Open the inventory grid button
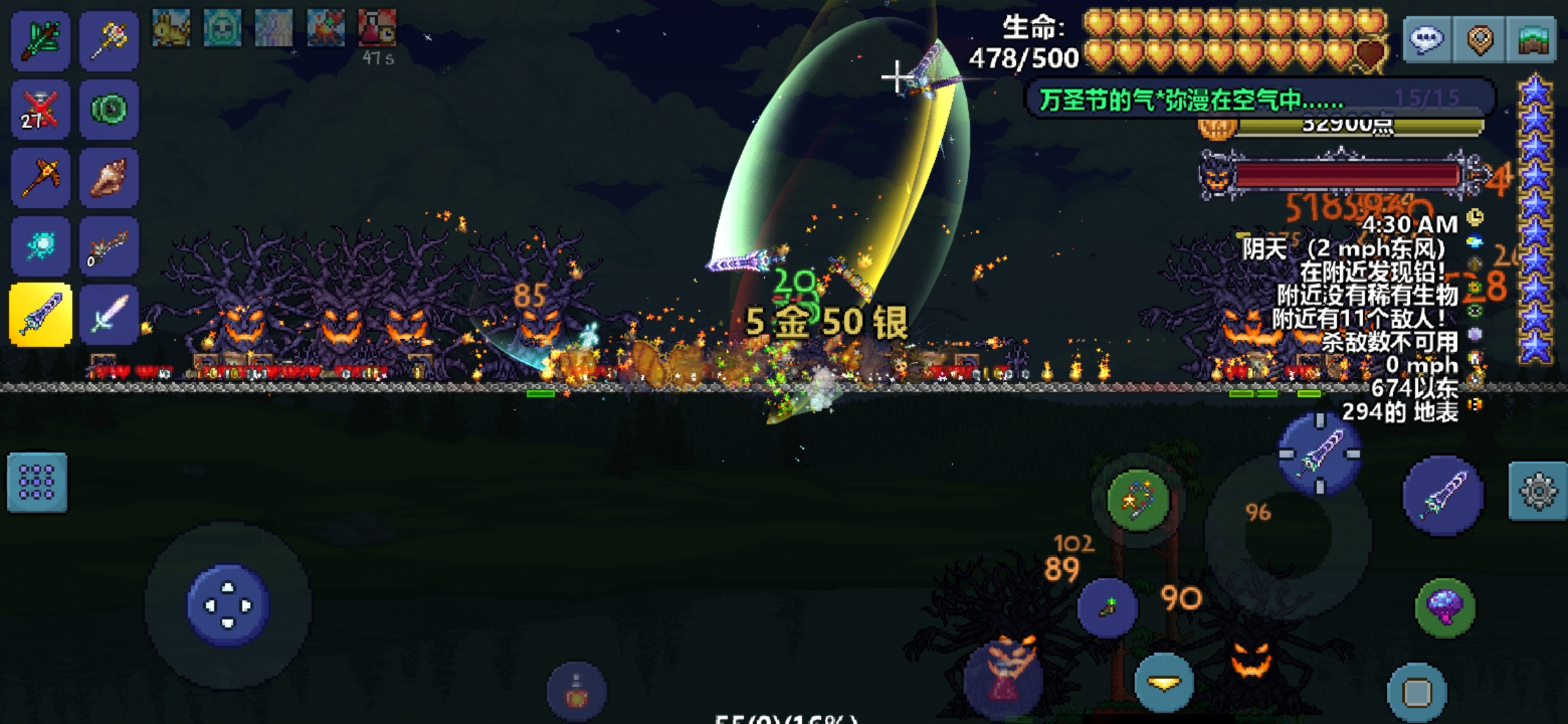Image resolution: width=1568 pixels, height=724 pixels. click(x=37, y=483)
